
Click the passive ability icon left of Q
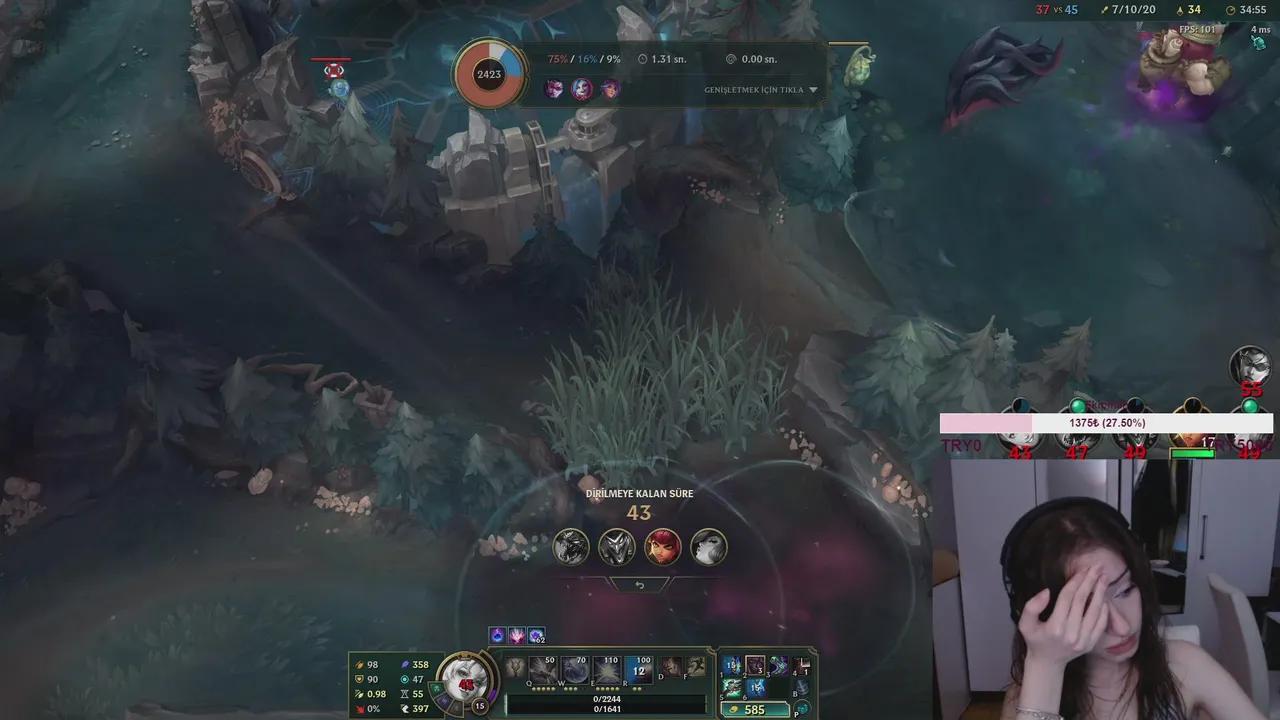pos(516,667)
